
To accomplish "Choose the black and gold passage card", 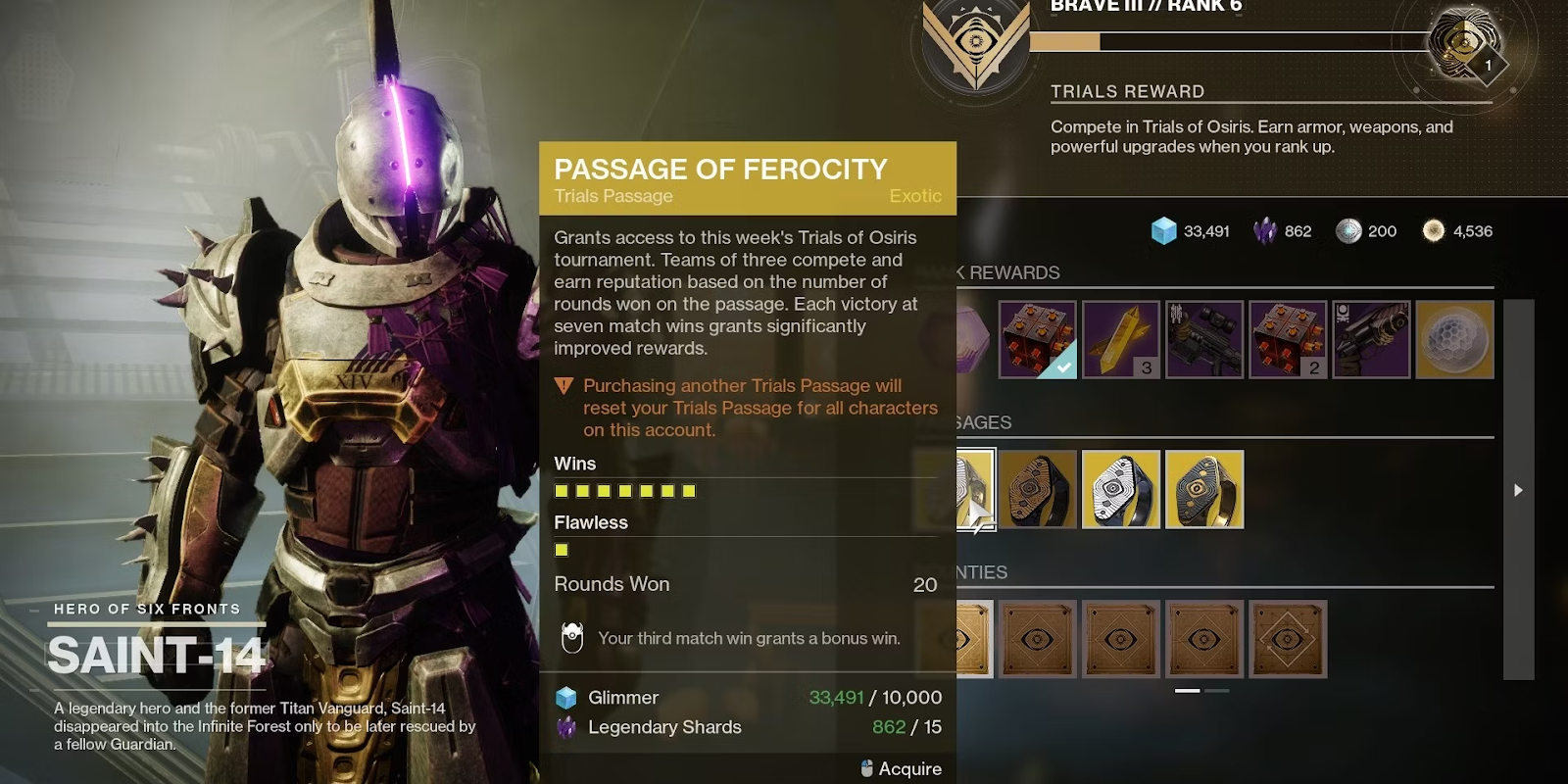I will (x=1204, y=489).
